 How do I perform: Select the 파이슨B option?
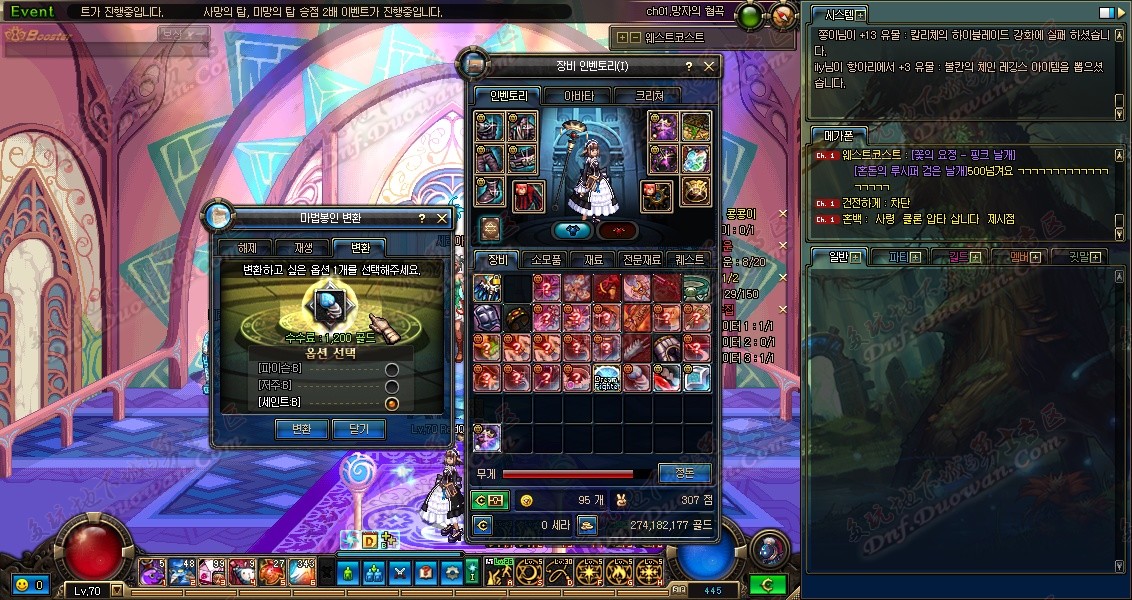tap(392, 370)
